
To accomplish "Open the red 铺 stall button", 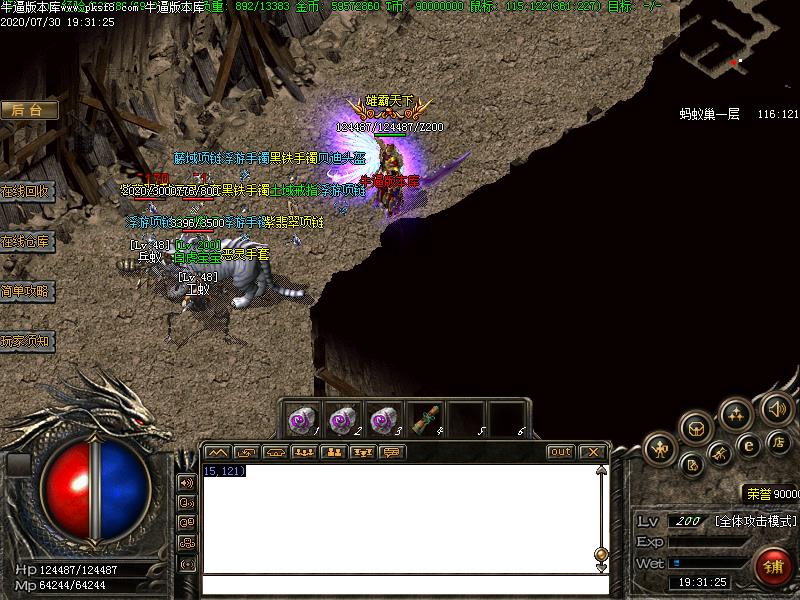I will (x=773, y=567).
